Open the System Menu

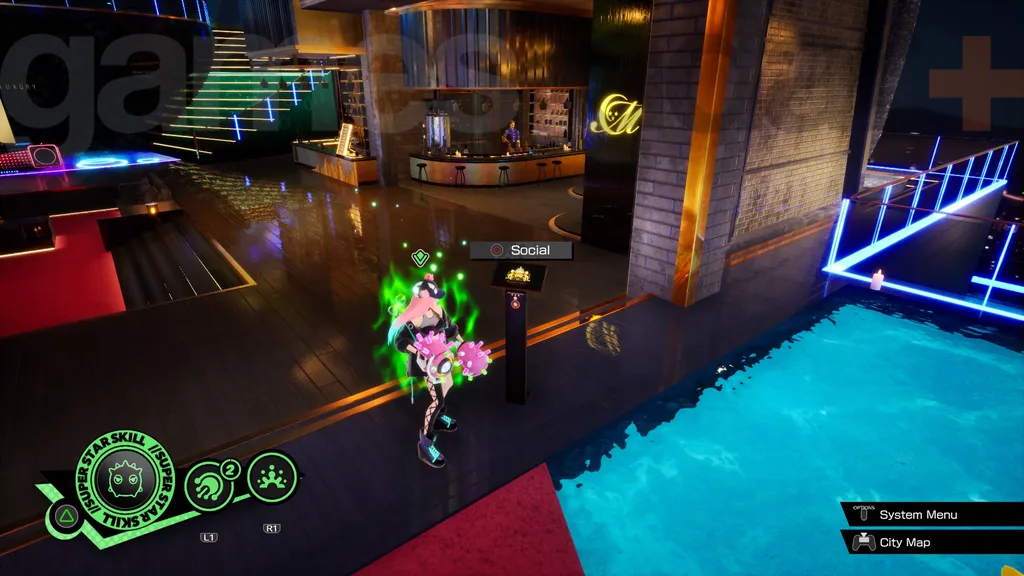coord(917,514)
